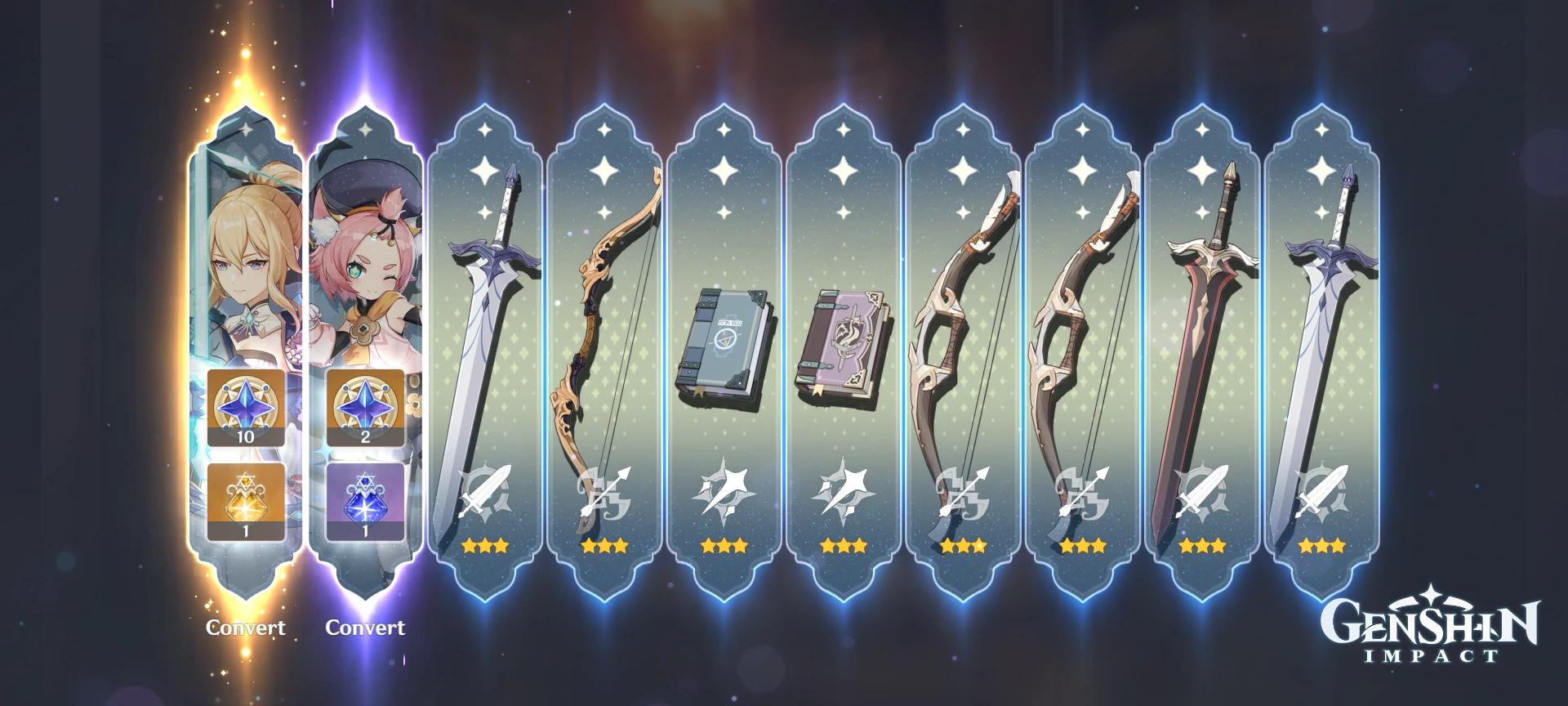Click the blue crystal item icon on Diona's card
Image resolution: width=1568 pixels, height=706 pixels.
pos(364,500)
